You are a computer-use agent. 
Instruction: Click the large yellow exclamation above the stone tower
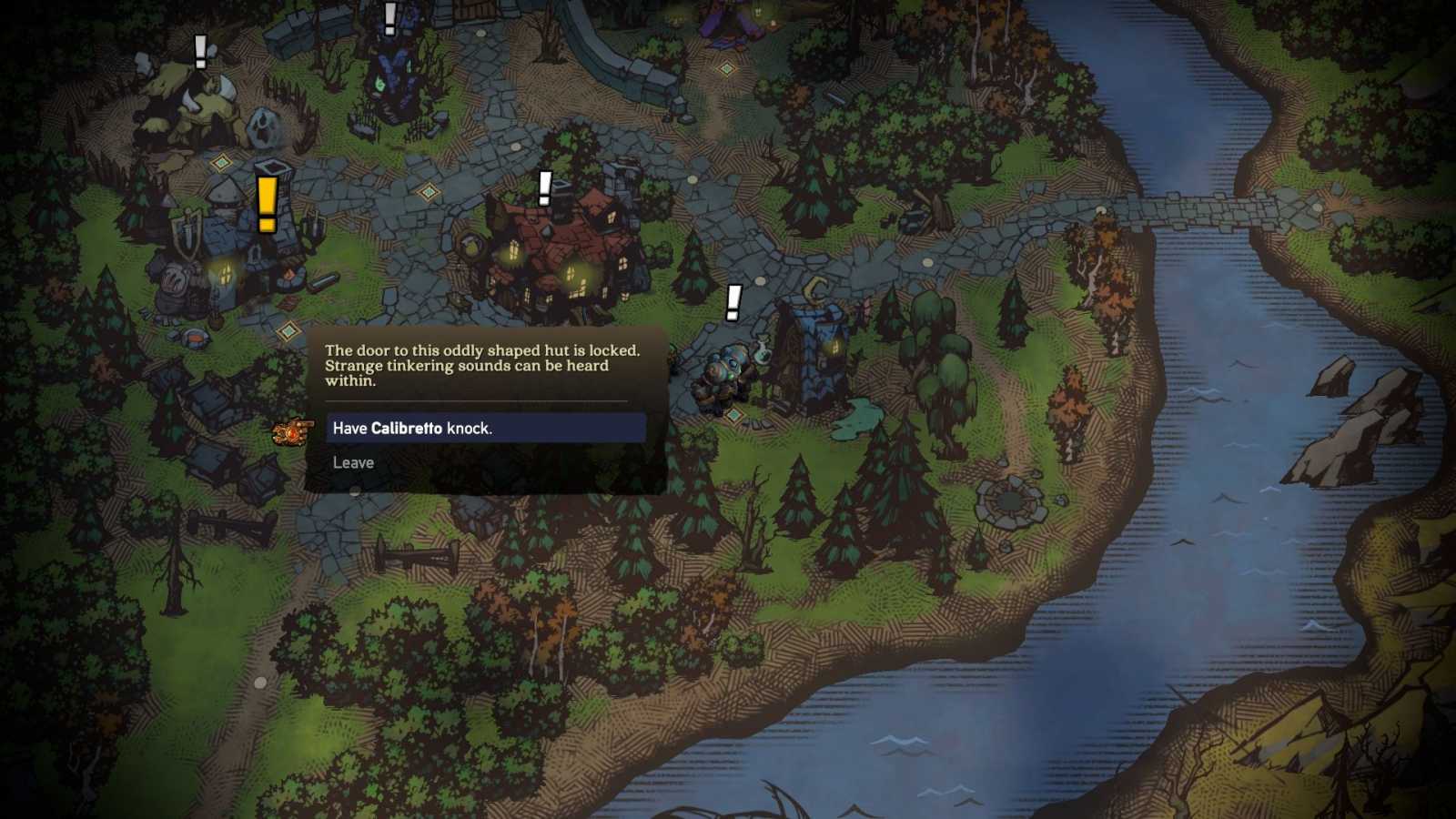tap(267, 205)
